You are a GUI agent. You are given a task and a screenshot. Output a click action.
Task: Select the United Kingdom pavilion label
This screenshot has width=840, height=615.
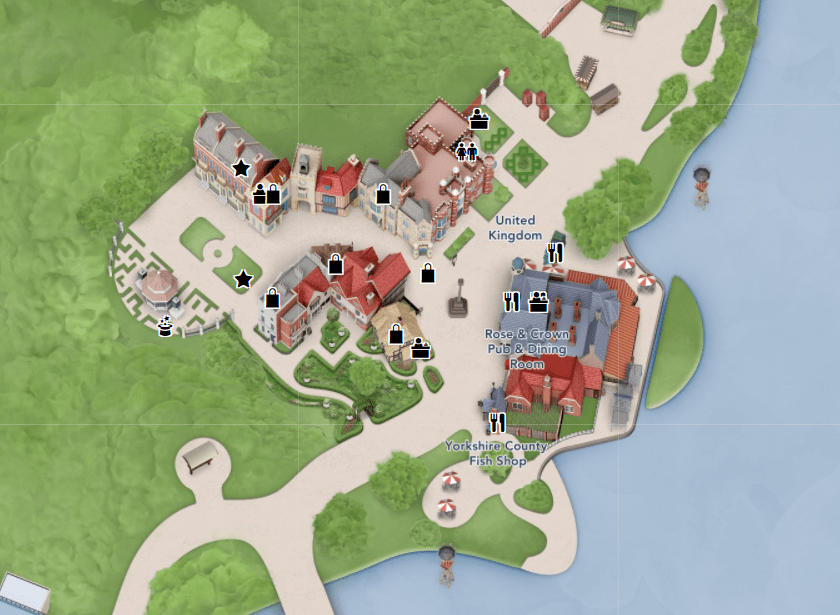515,227
